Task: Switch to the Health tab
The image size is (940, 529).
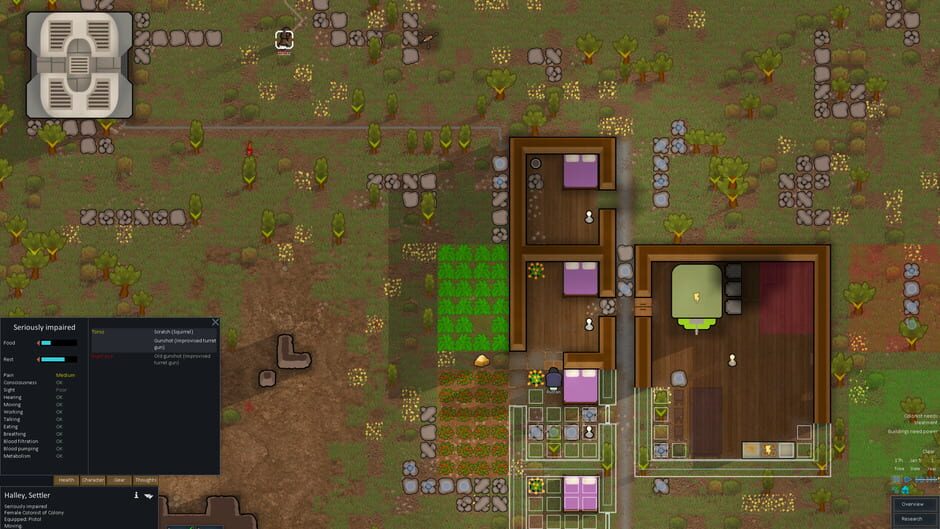Action: (66, 480)
